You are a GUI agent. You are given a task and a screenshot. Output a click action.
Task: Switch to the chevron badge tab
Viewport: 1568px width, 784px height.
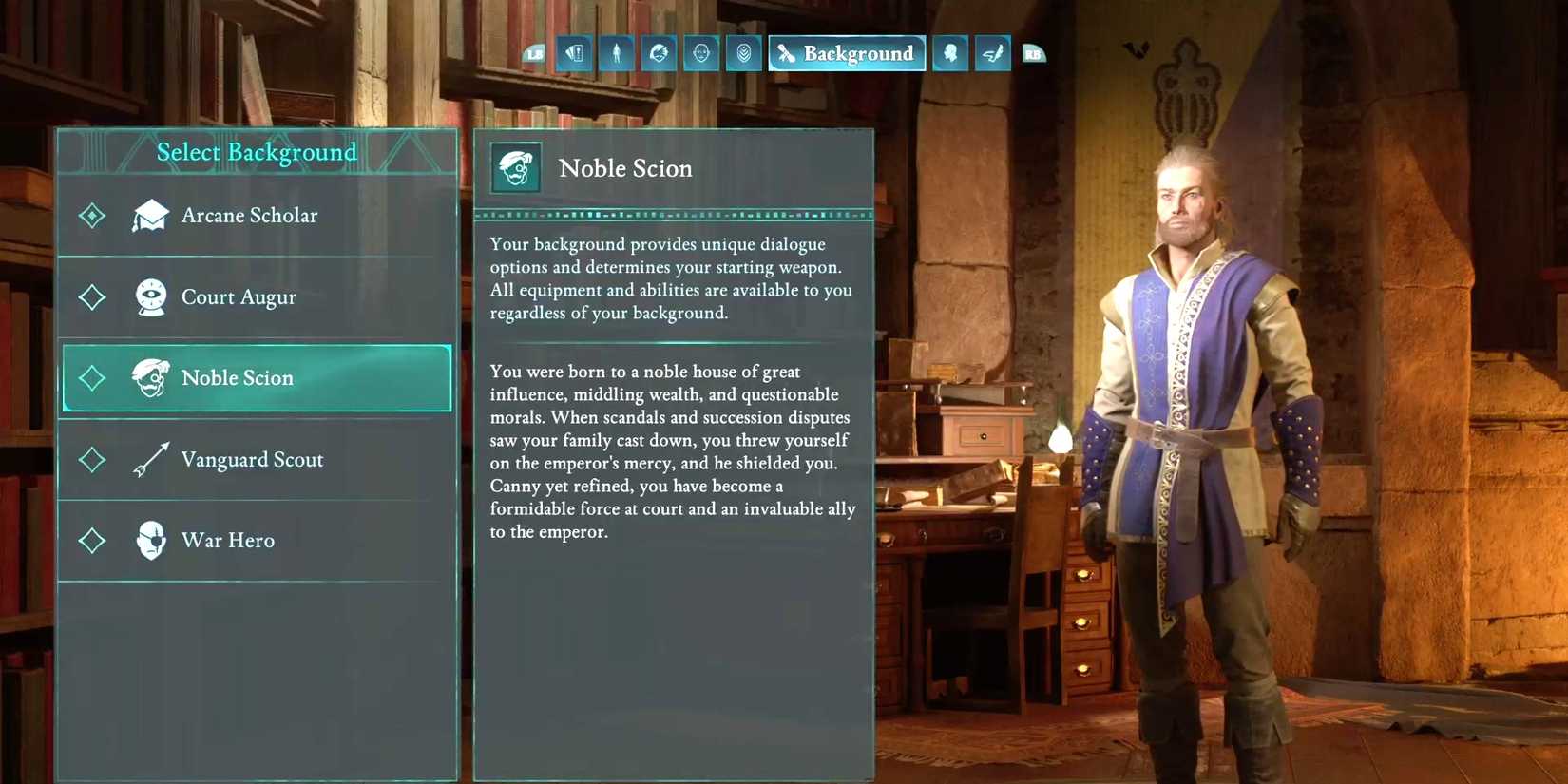click(743, 54)
